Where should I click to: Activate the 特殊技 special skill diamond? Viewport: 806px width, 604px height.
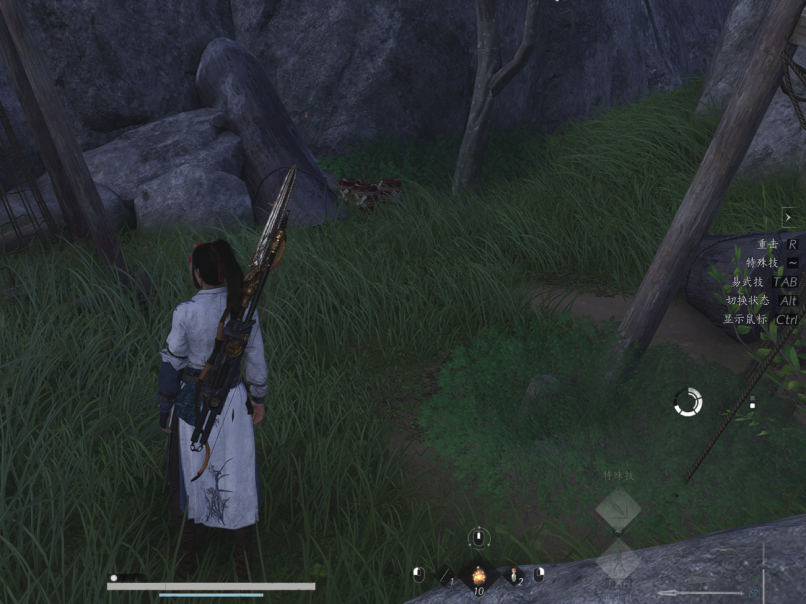tap(618, 510)
